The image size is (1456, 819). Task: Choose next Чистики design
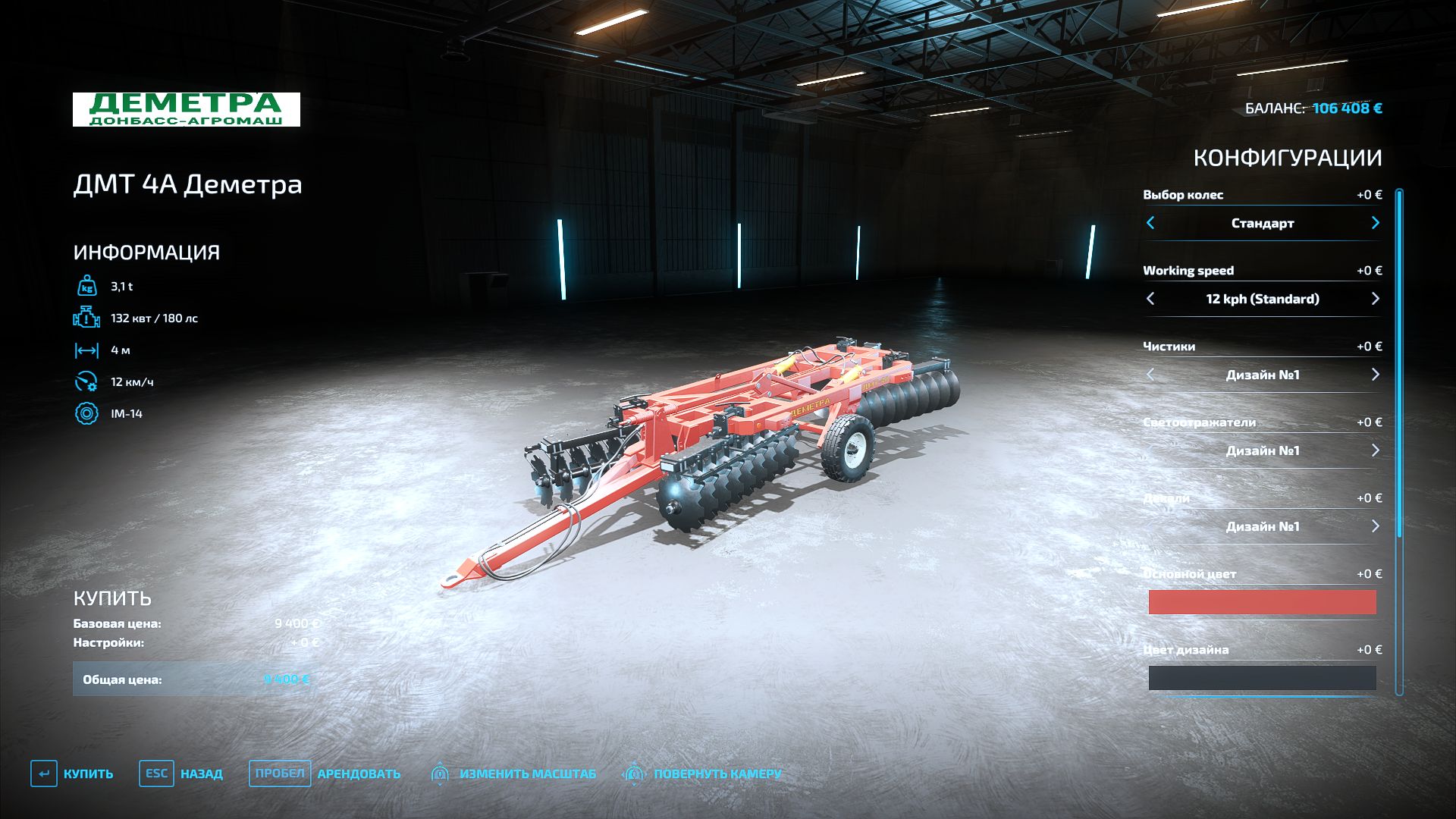click(x=1375, y=375)
